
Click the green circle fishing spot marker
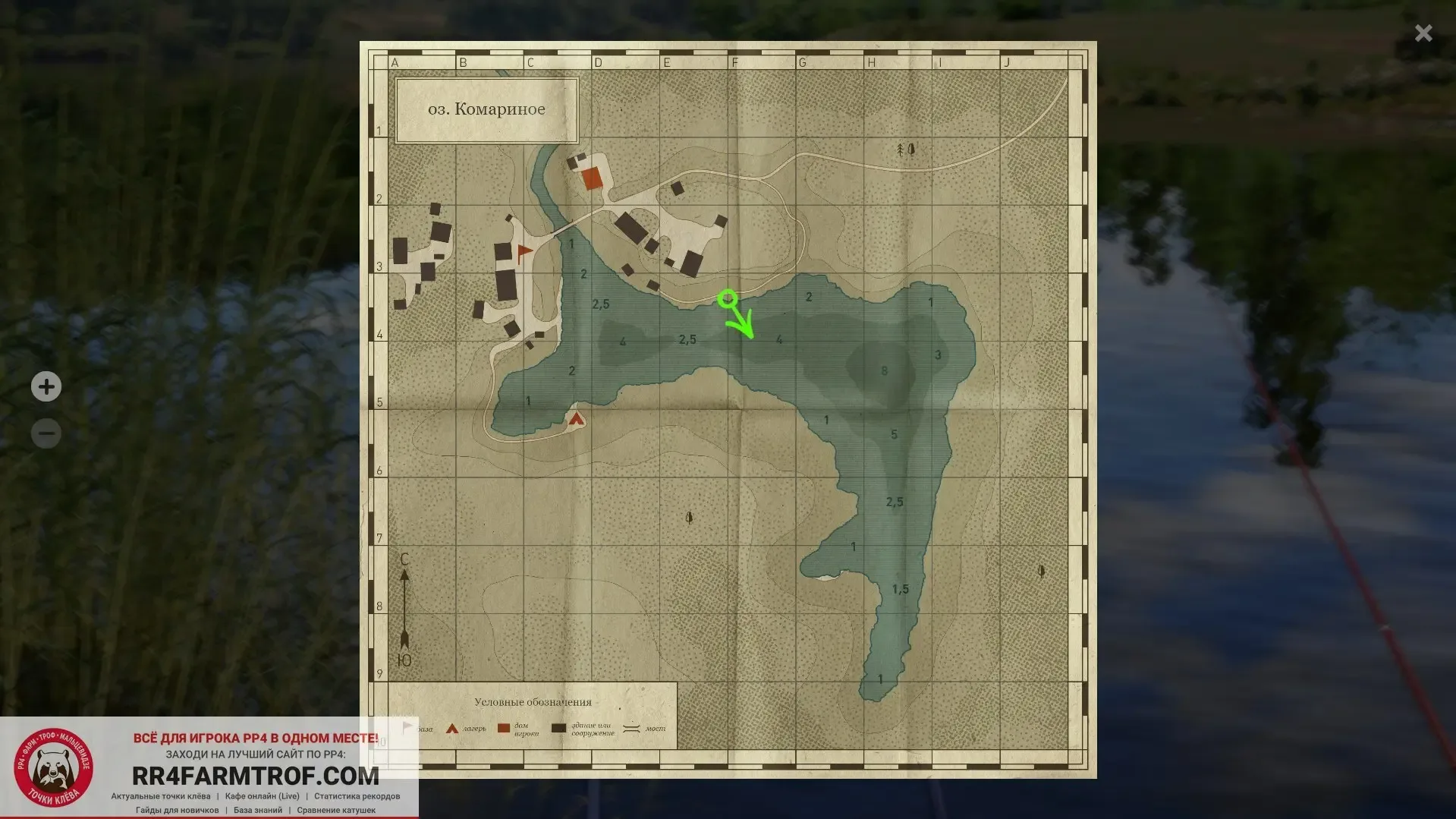pos(727,298)
